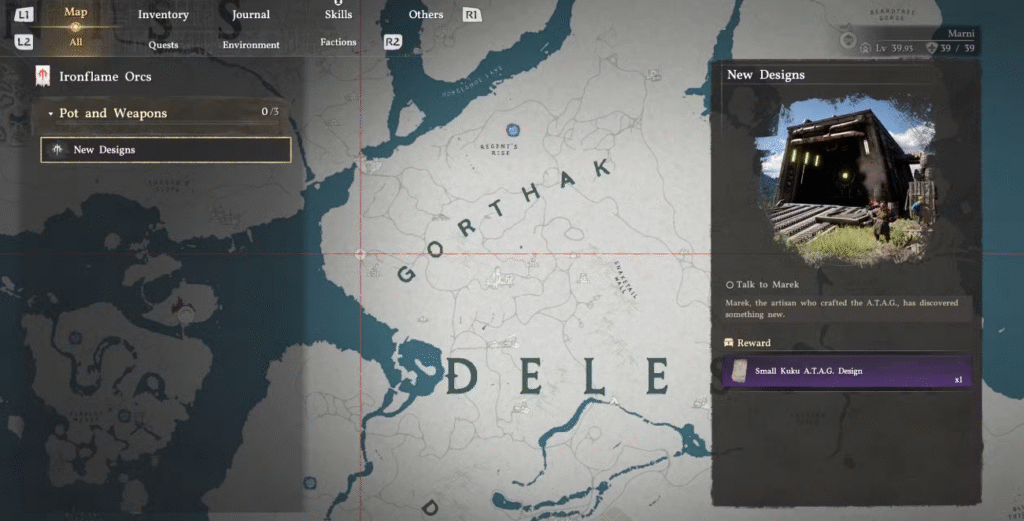Filter map by Quests
This screenshot has width=1024, height=521.
[x=163, y=45]
